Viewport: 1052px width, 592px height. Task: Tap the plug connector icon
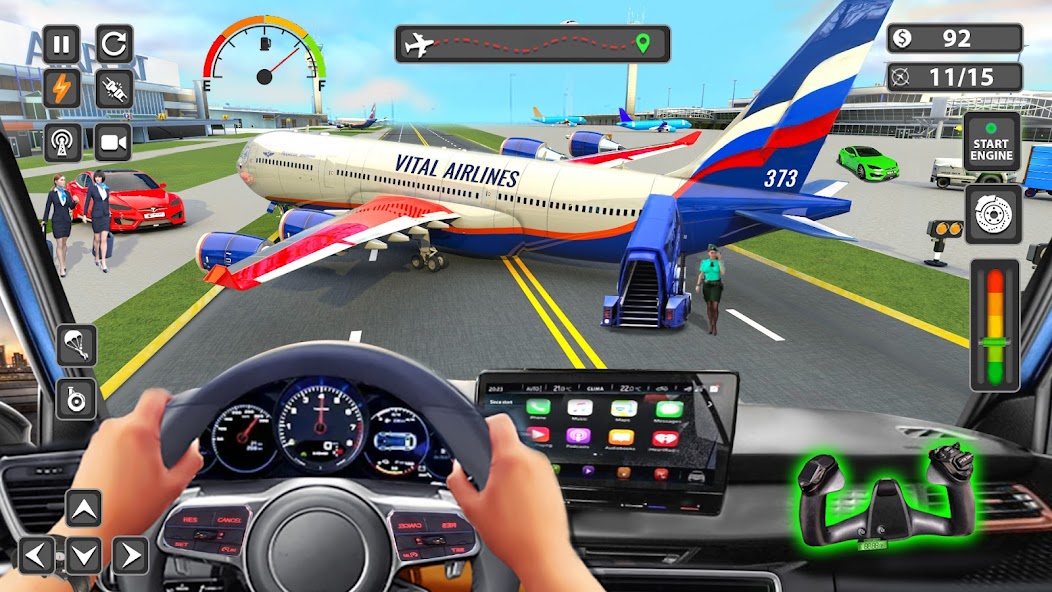(114, 90)
